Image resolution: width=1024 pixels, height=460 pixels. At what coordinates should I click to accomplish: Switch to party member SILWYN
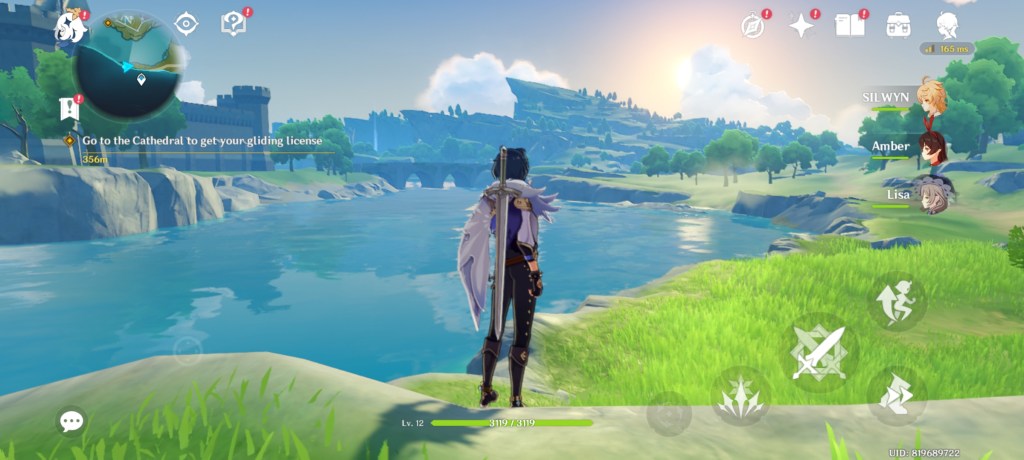[x=931, y=98]
